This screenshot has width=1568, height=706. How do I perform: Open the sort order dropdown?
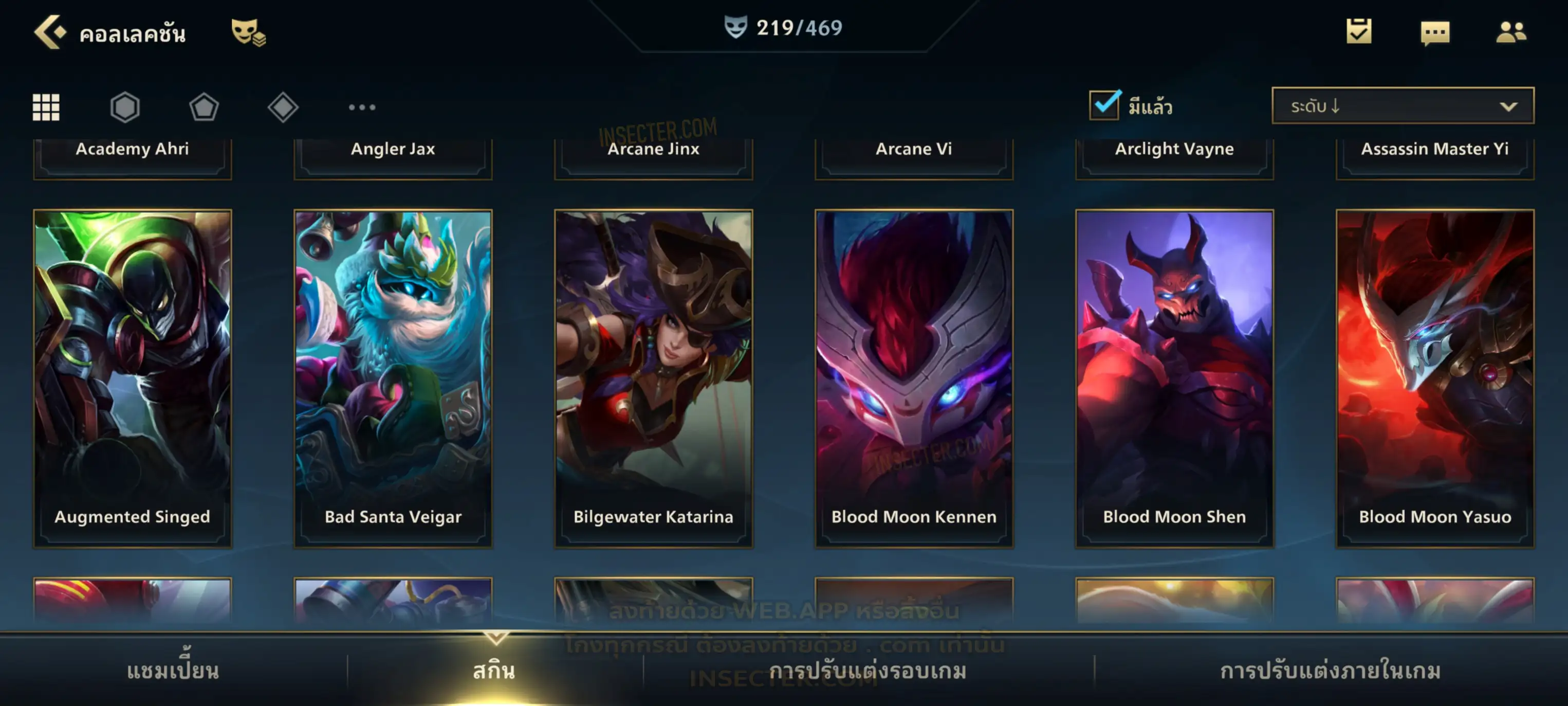1403,106
